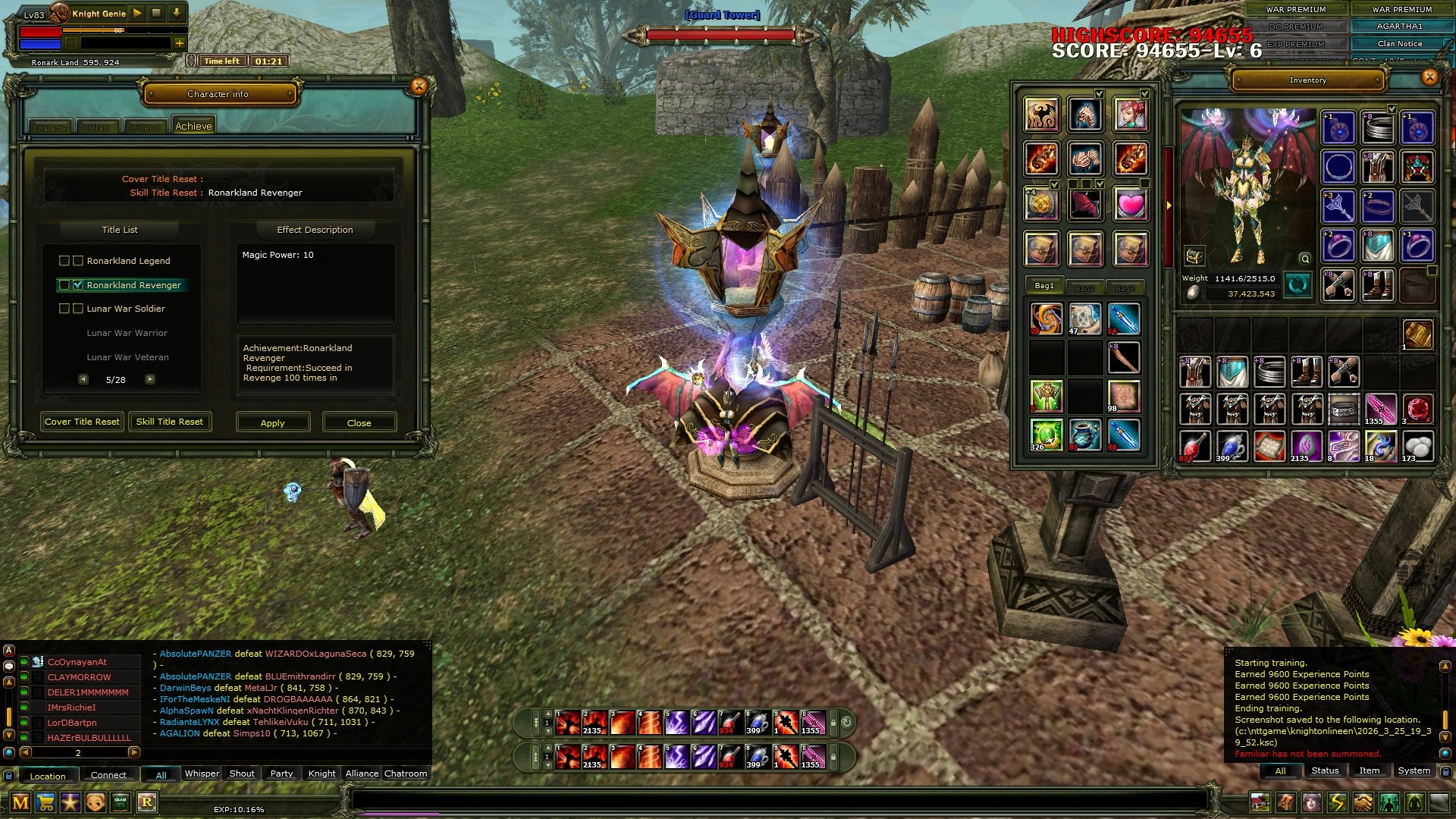Open the Status tab near the message log
The height and width of the screenshot is (819, 1456).
(x=1324, y=770)
